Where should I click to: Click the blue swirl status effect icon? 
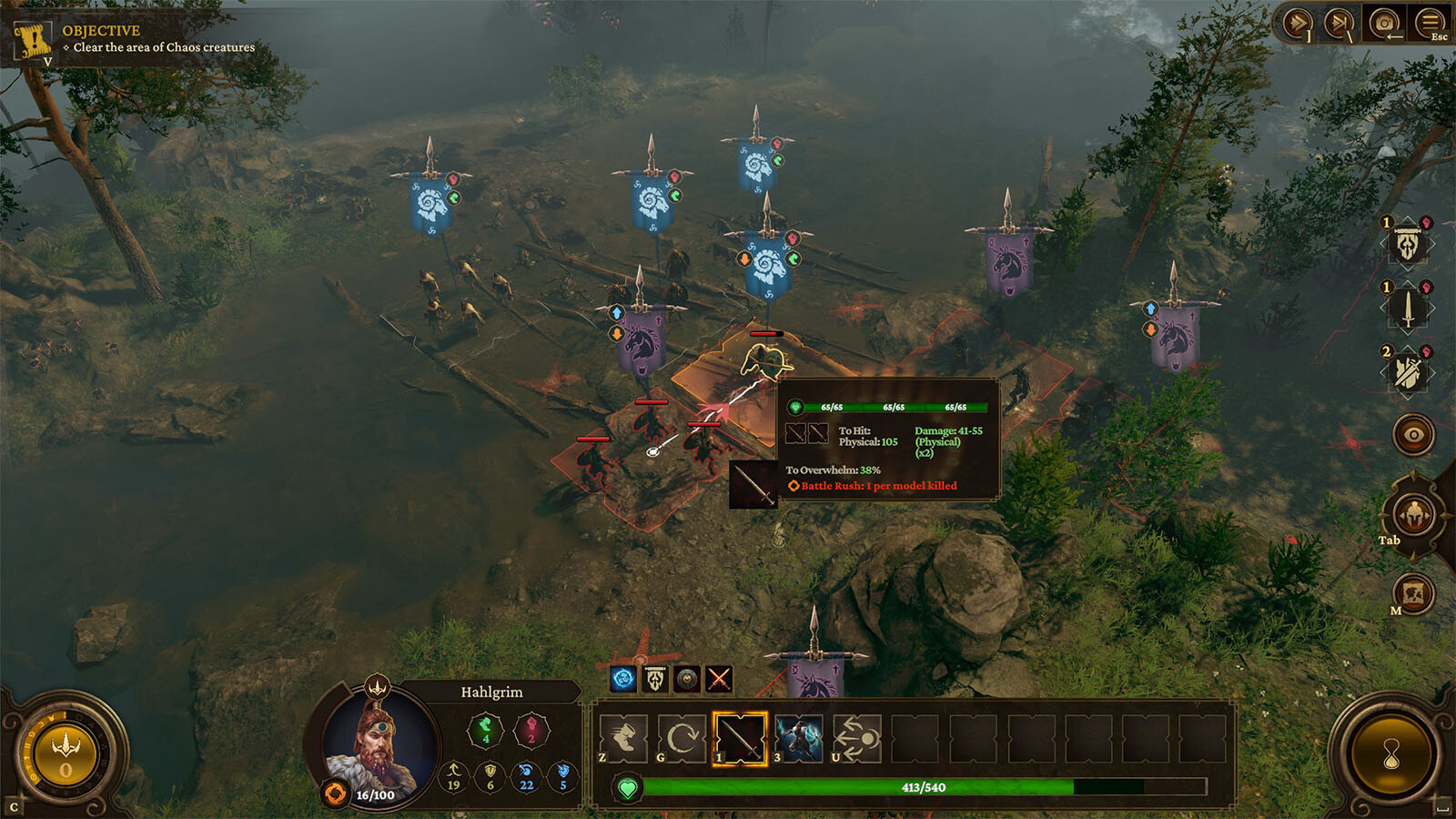pyautogui.click(x=623, y=679)
